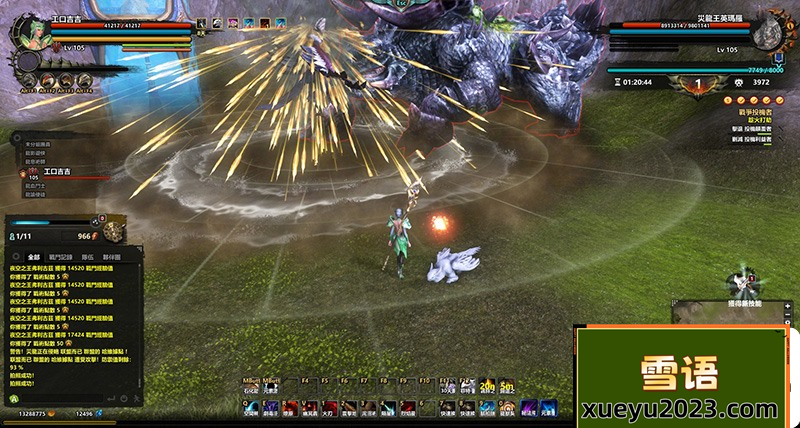Viewport: 800px width, 428px height.
Task: Open the 戰鬥記錄 chat tab
Action: pyautogui.click(x=61, y=257)
